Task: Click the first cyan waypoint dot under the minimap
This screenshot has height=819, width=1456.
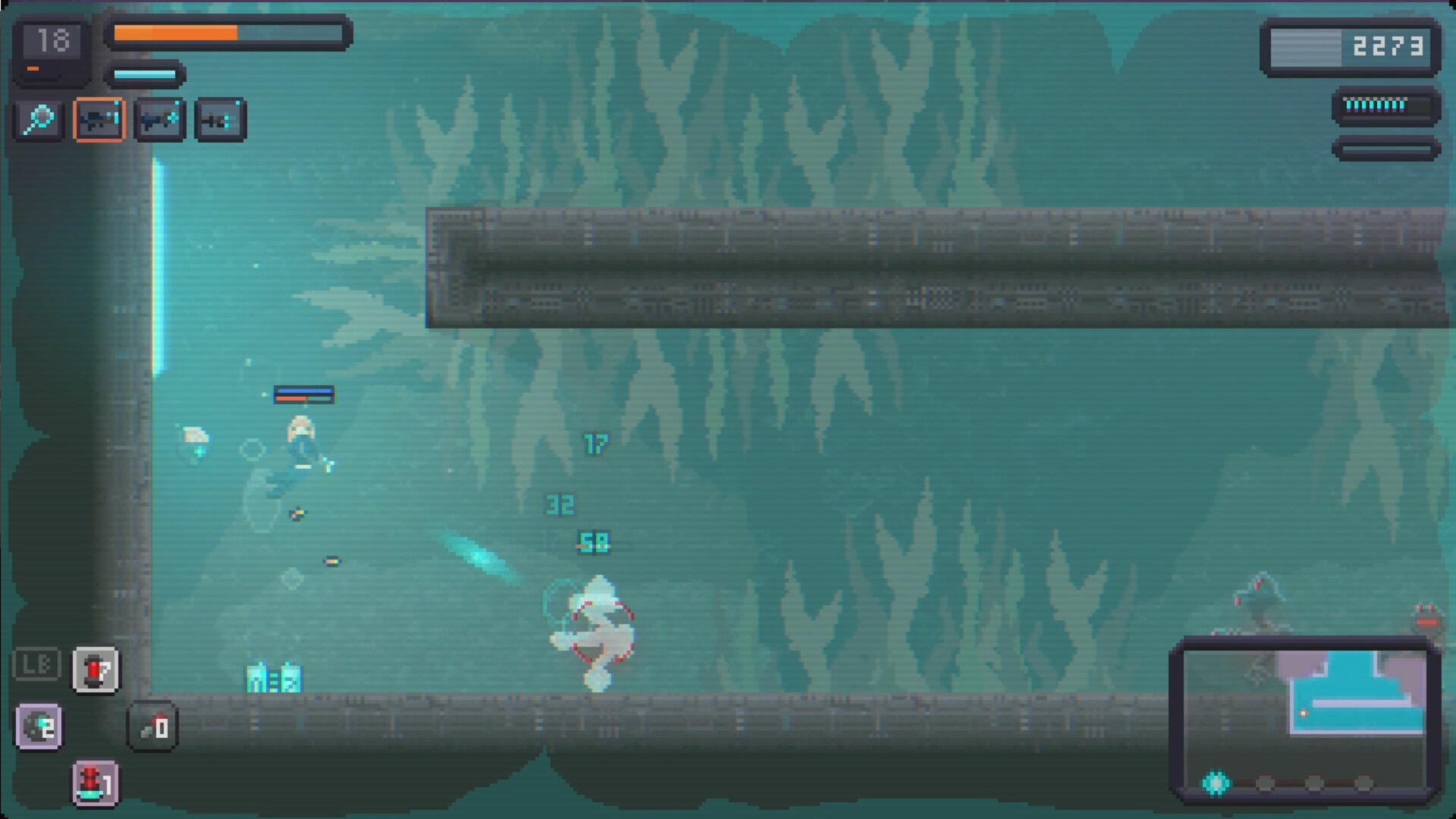Action: (x=1216, y=781)
